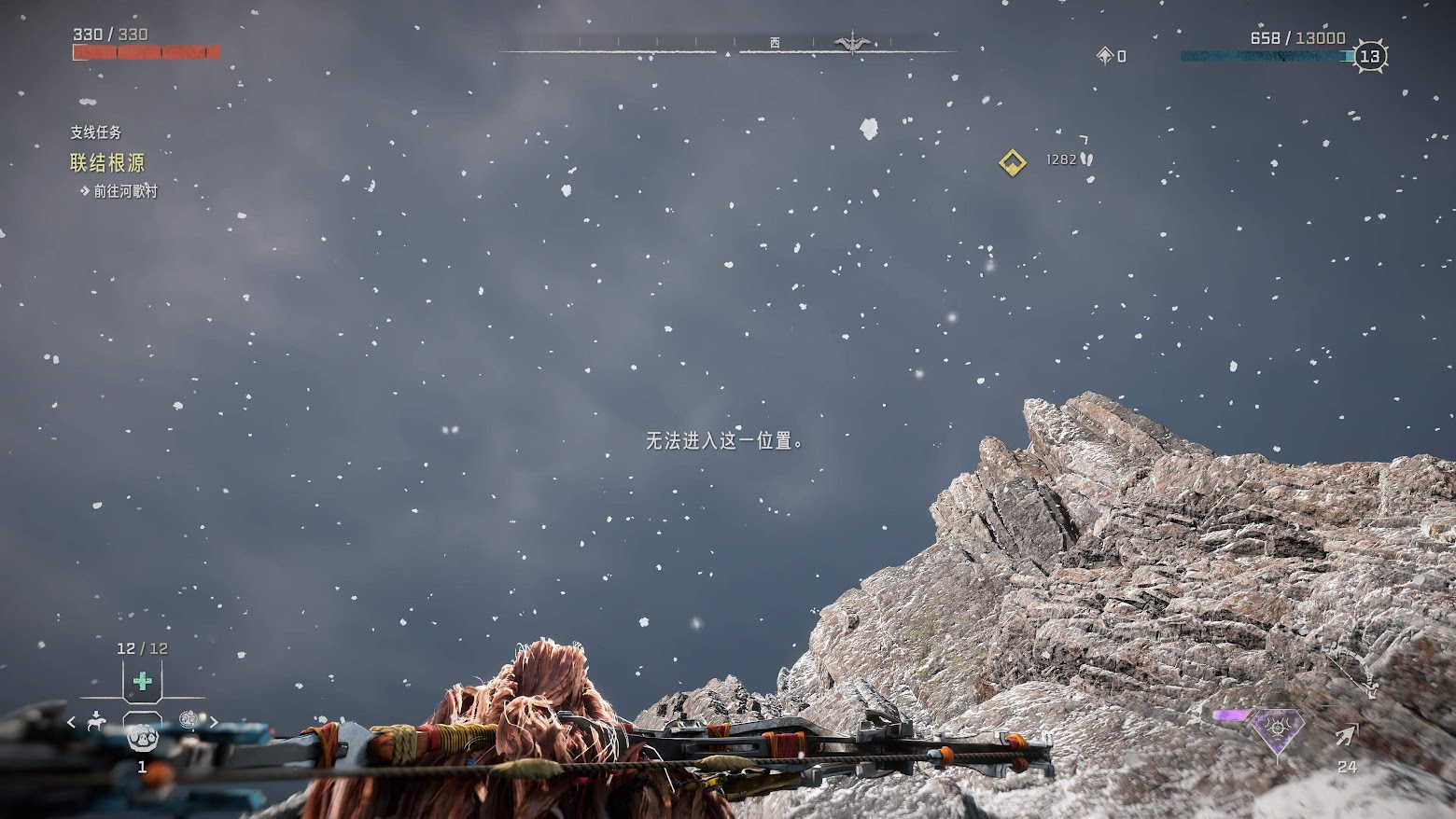The height and width of the screenshot is (819, 1456).
Task: Click the right arrow of the tool selector
Action: click(x=214, y=721)
